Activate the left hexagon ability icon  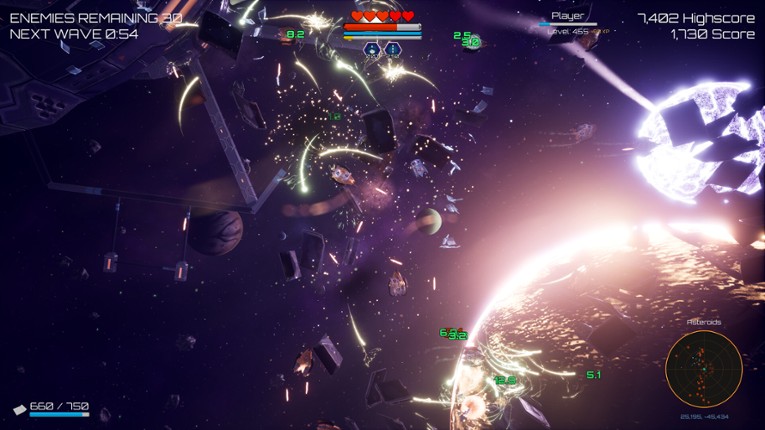point(372,49)
